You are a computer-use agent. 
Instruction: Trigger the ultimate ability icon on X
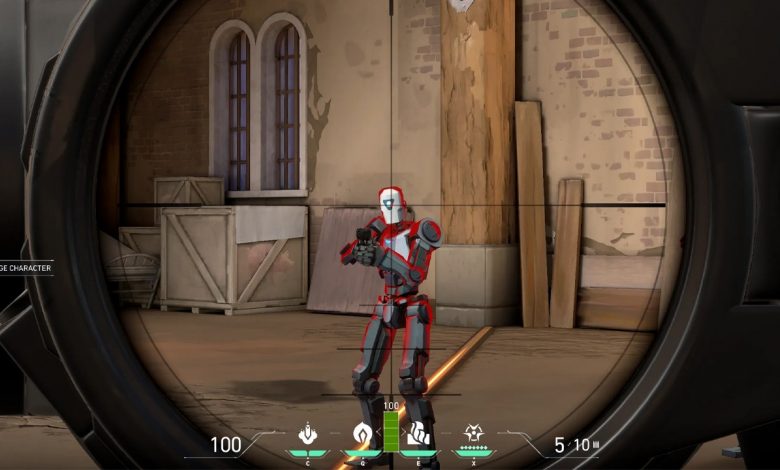coord(474,435)
